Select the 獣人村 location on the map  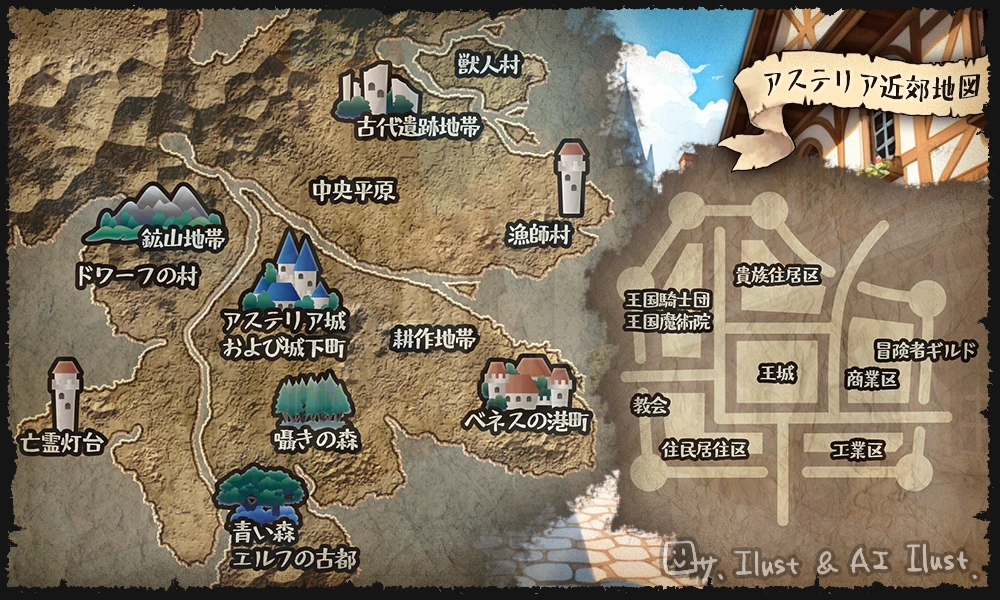pos(489,66)
